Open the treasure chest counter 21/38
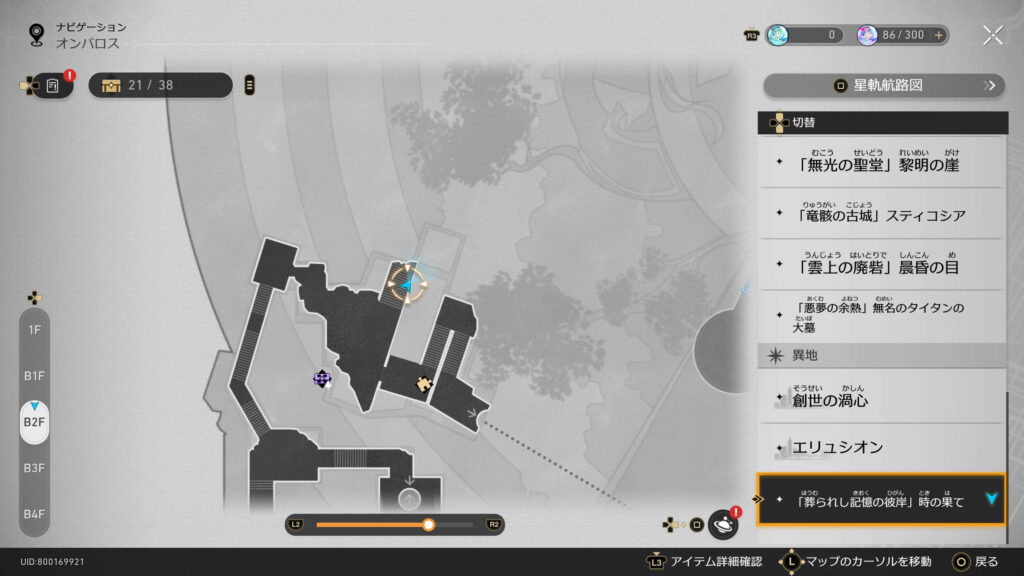The height and width of the screenshot is (576, 1024). 160,85
